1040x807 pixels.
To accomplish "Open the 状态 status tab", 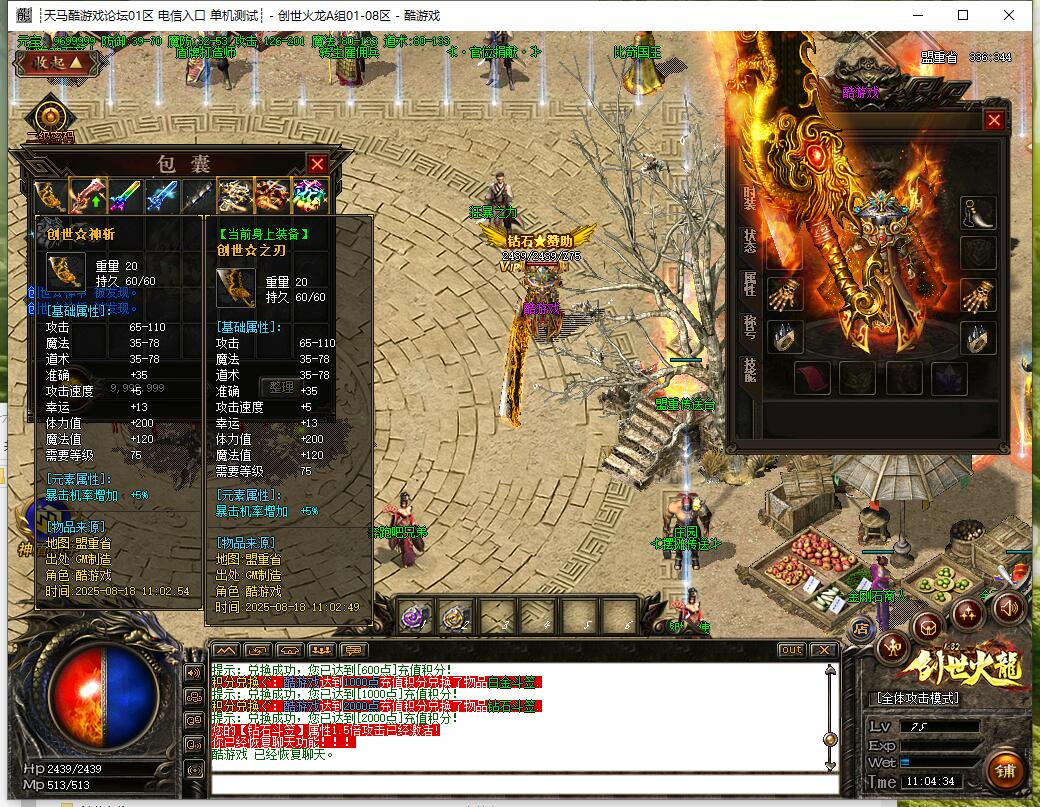I will point(750,241).
